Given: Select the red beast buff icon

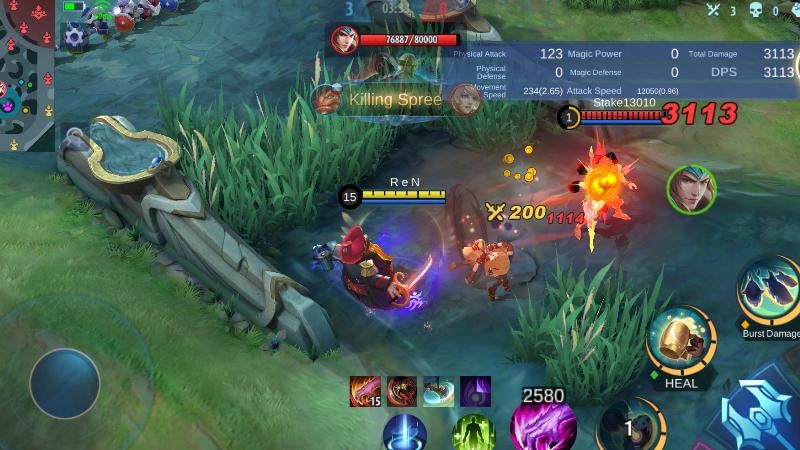Looking at the screenshot, I should (x=402, y=391).
